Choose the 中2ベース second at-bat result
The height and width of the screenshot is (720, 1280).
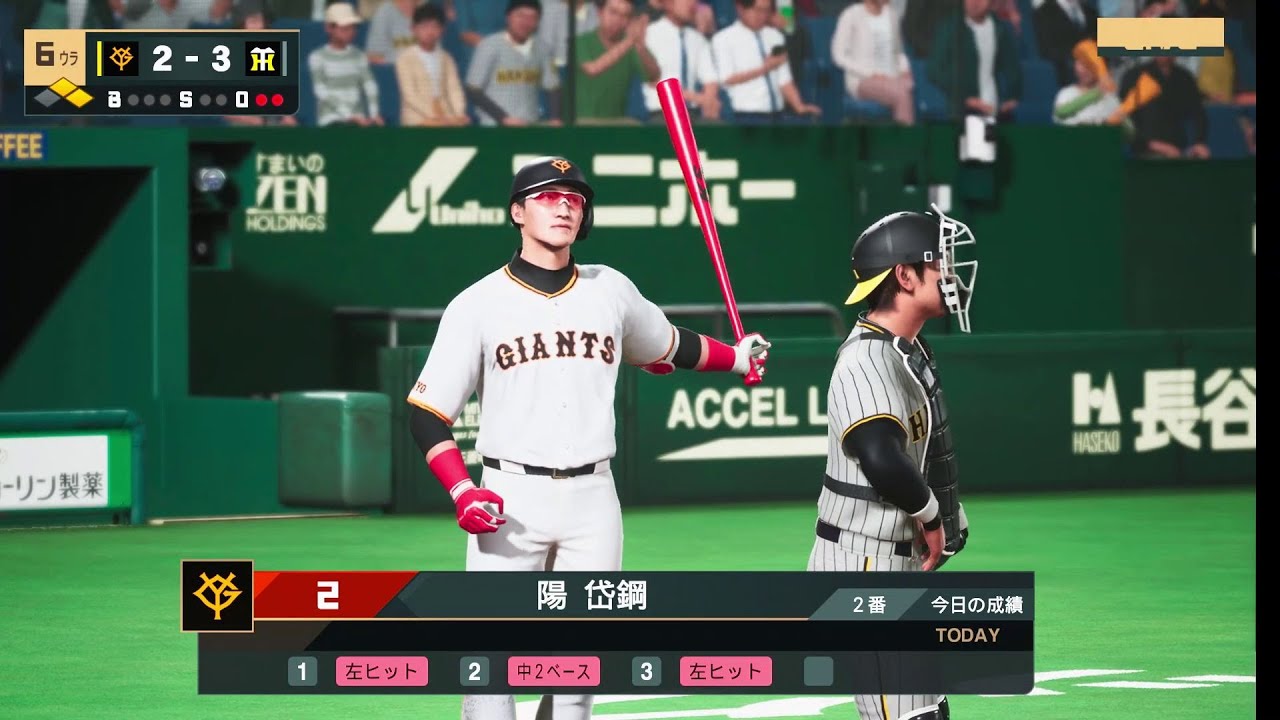tap(553, 671)
